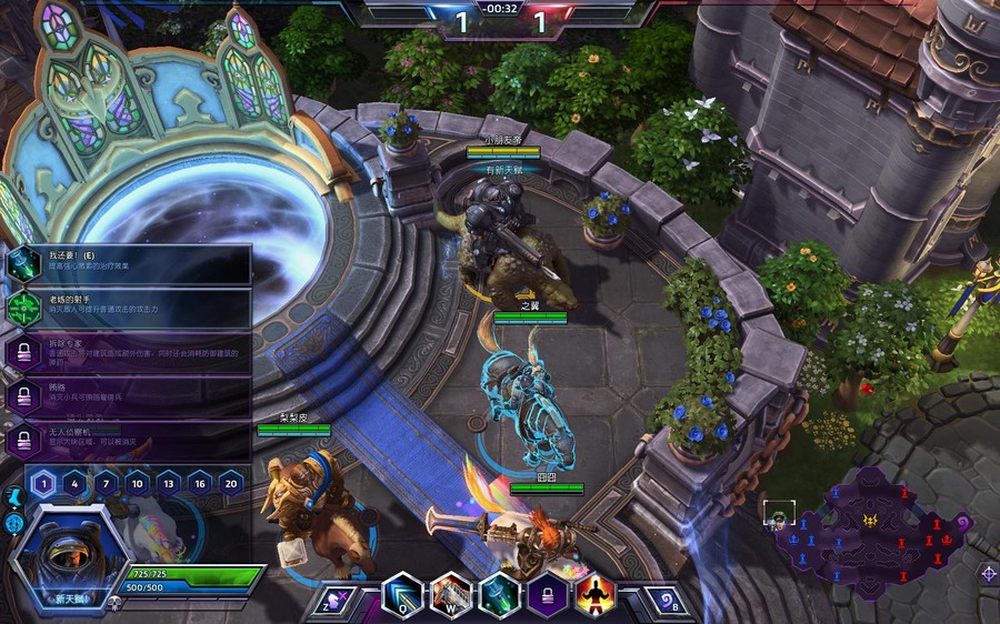
Task: View the level 10 talent tier
Action: [x=137, y=485]
